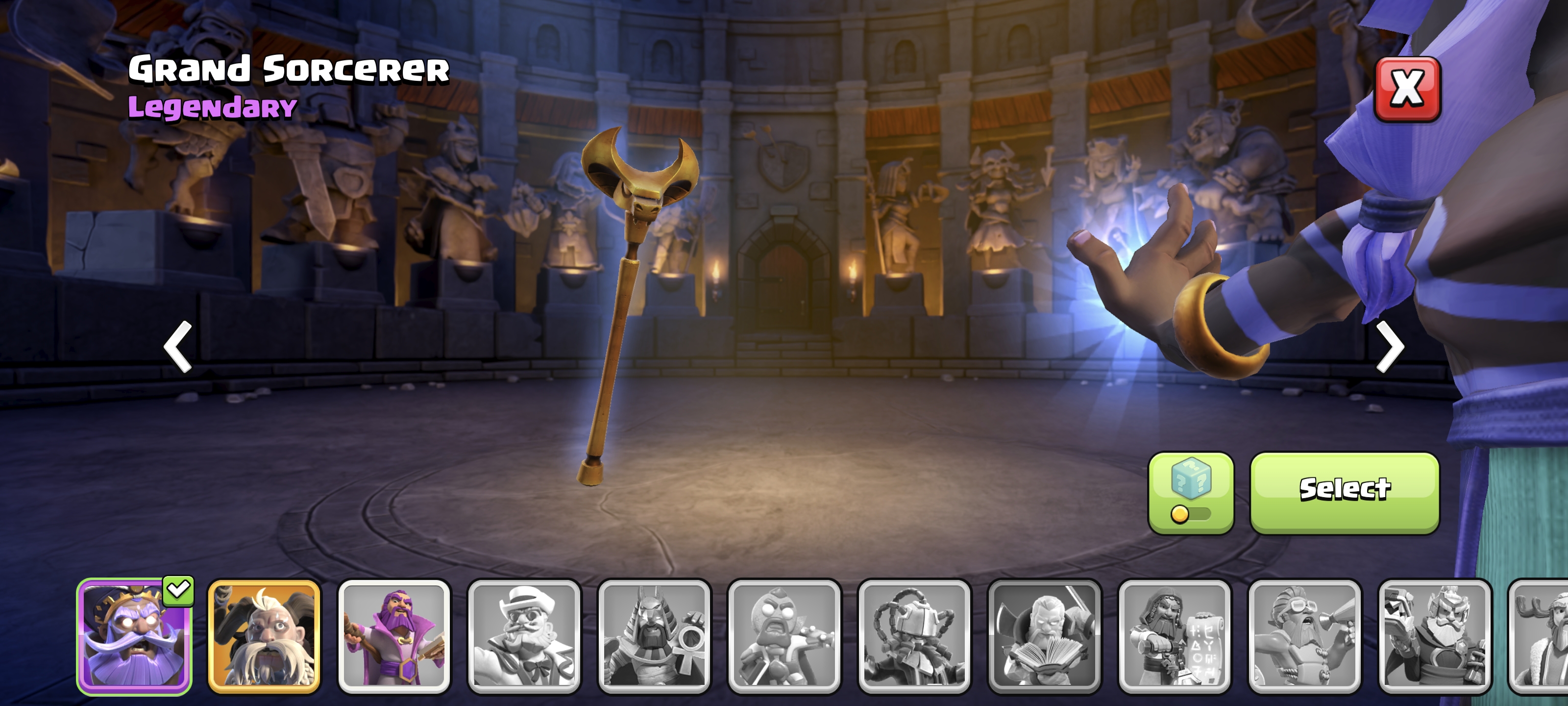
Task: Confirm the skin with the Select button
Action: pos(1344,492)
